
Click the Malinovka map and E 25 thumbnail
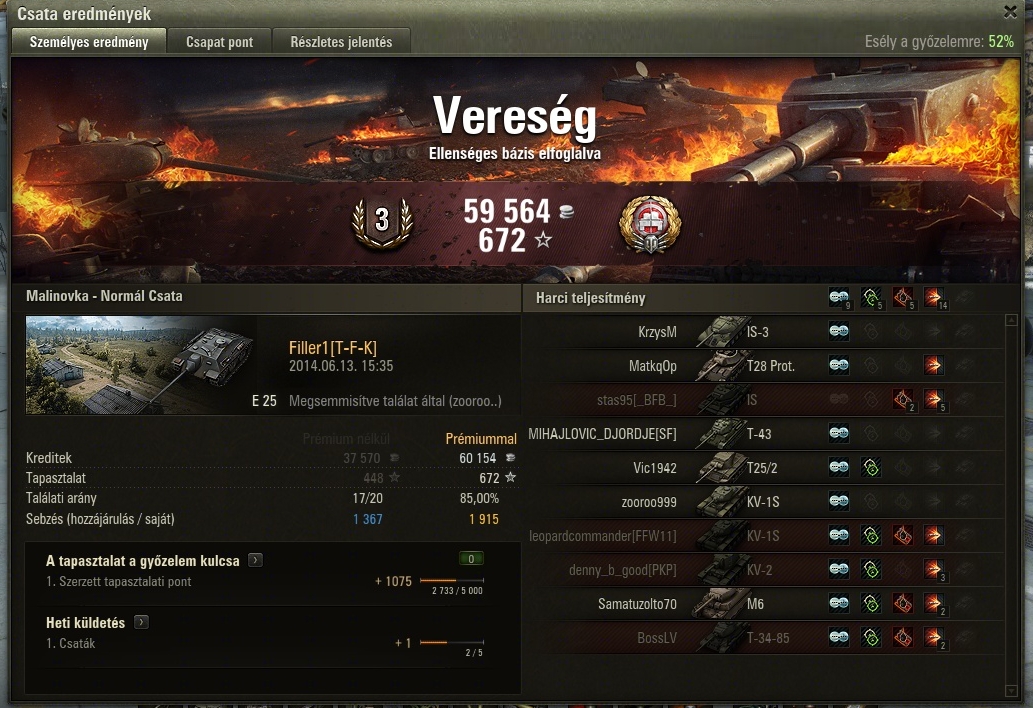tap(140, 365)
